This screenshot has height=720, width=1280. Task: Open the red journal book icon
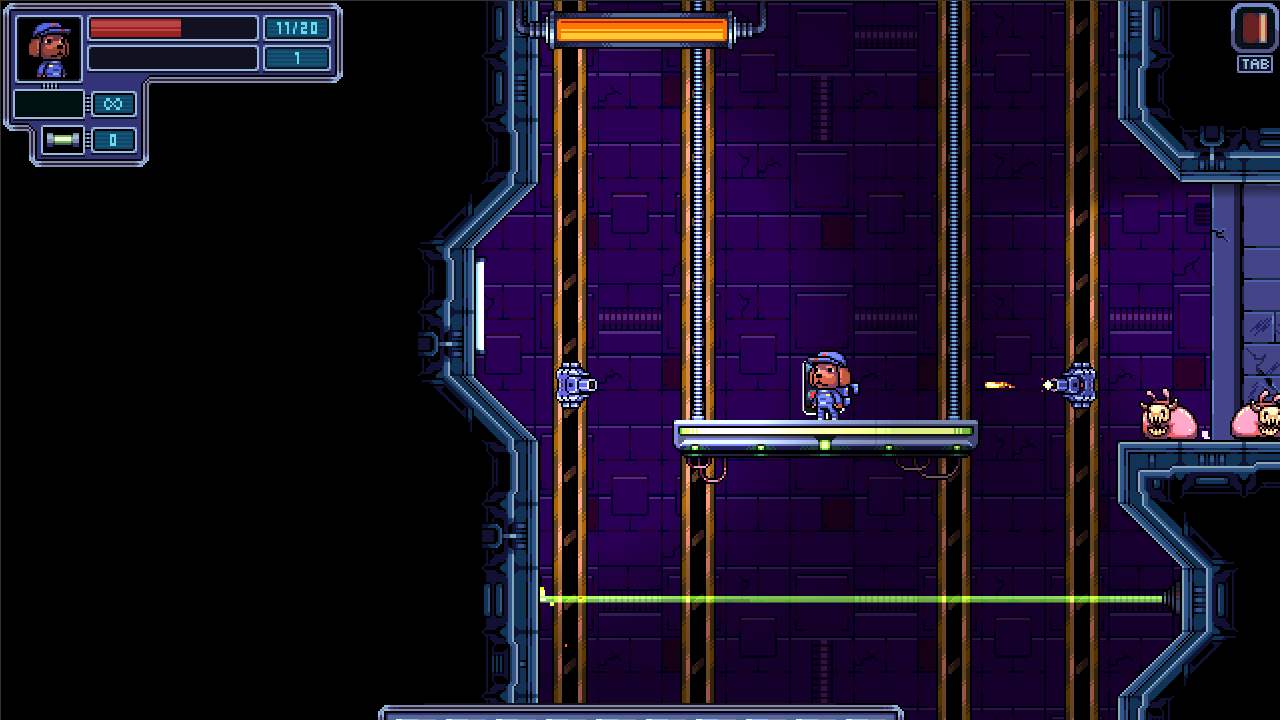tap(1254, 28)
